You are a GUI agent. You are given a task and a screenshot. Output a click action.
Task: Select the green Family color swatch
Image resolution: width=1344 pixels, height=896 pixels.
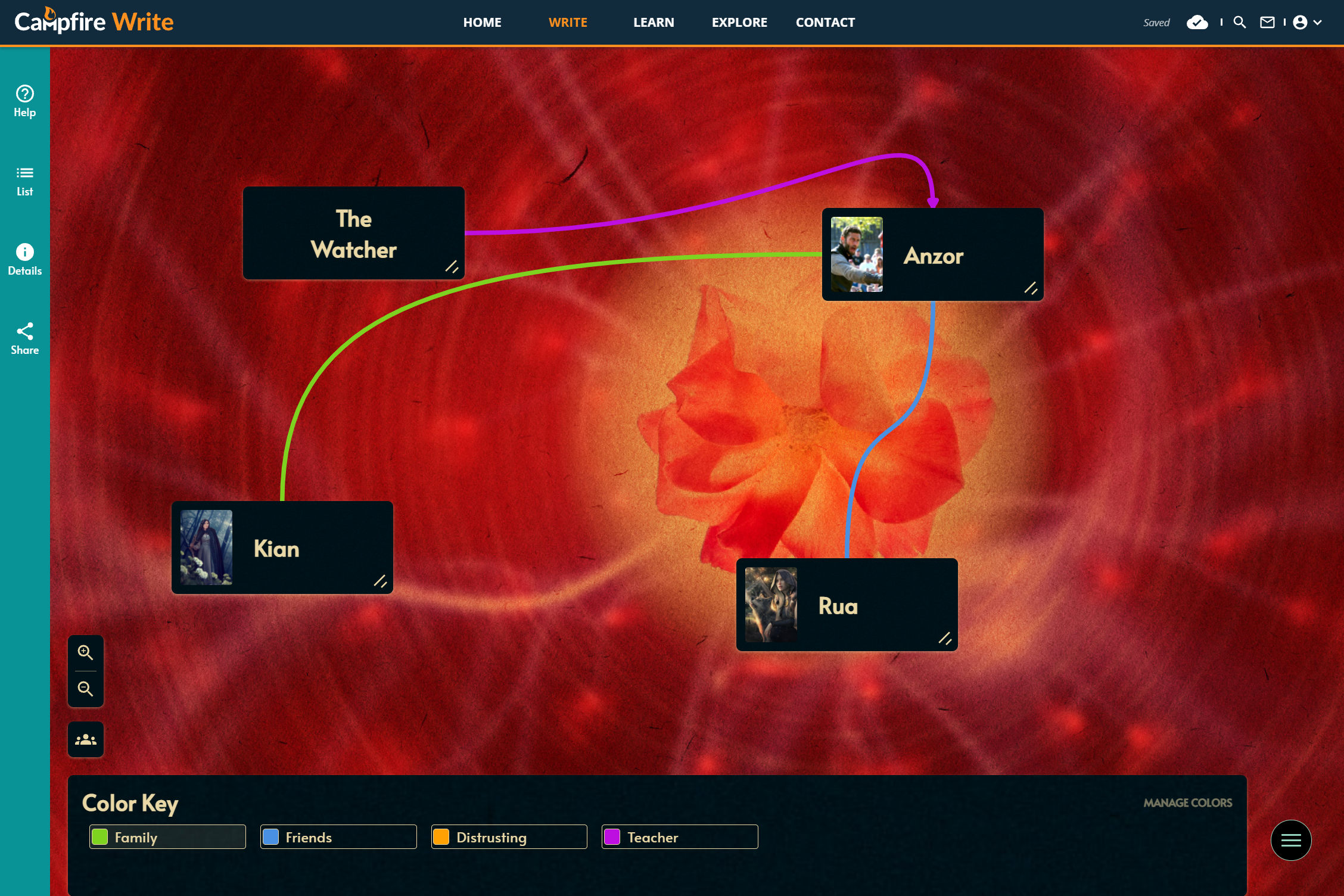click(x=99, y=837)
